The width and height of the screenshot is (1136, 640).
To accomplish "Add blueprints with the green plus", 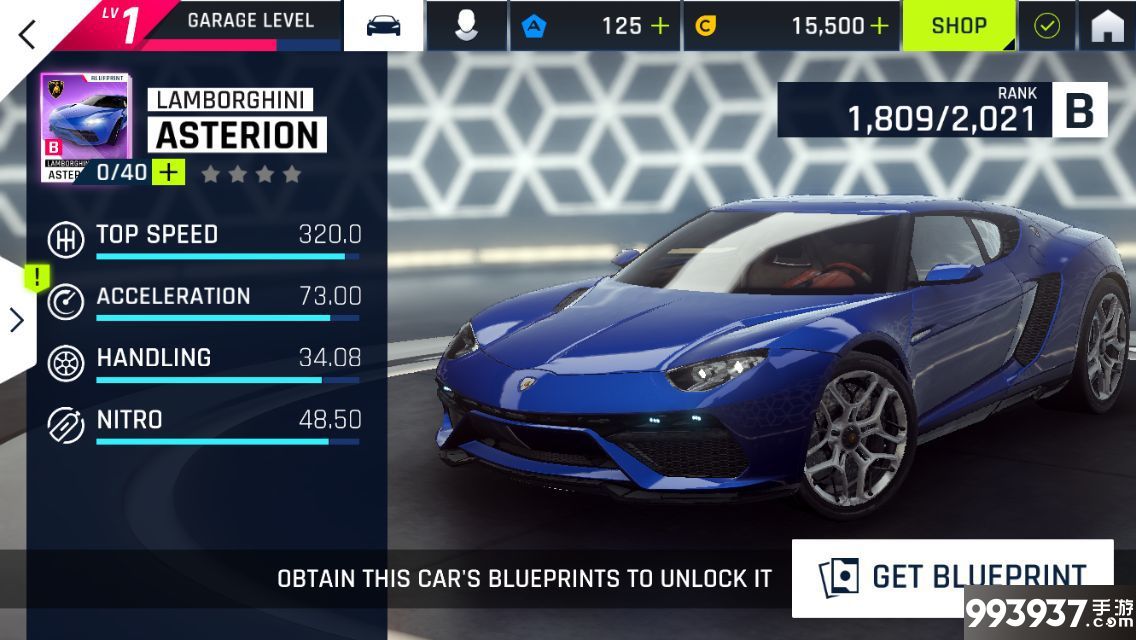I will (x=169, y=172).
